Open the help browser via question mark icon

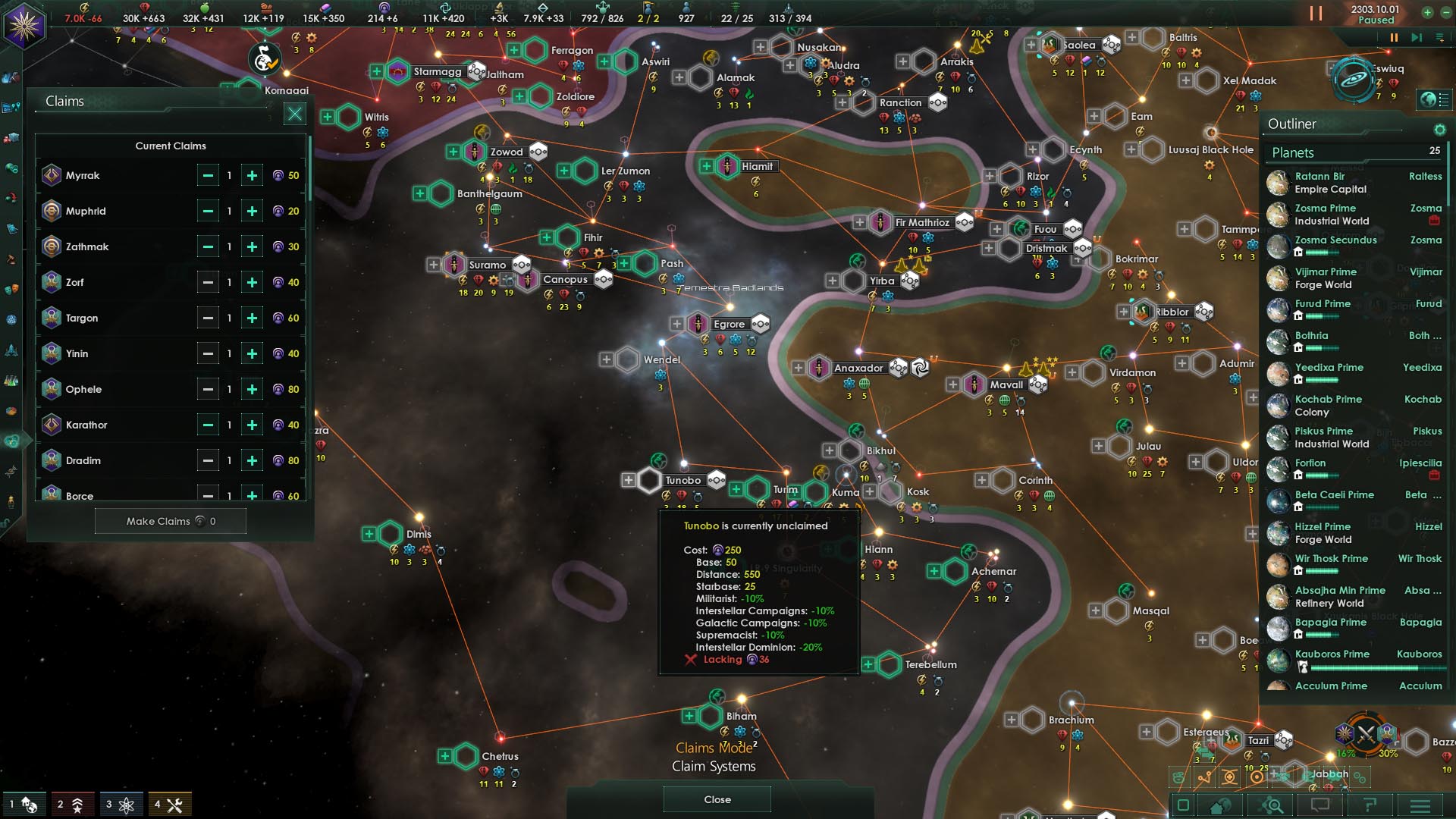1370,805
